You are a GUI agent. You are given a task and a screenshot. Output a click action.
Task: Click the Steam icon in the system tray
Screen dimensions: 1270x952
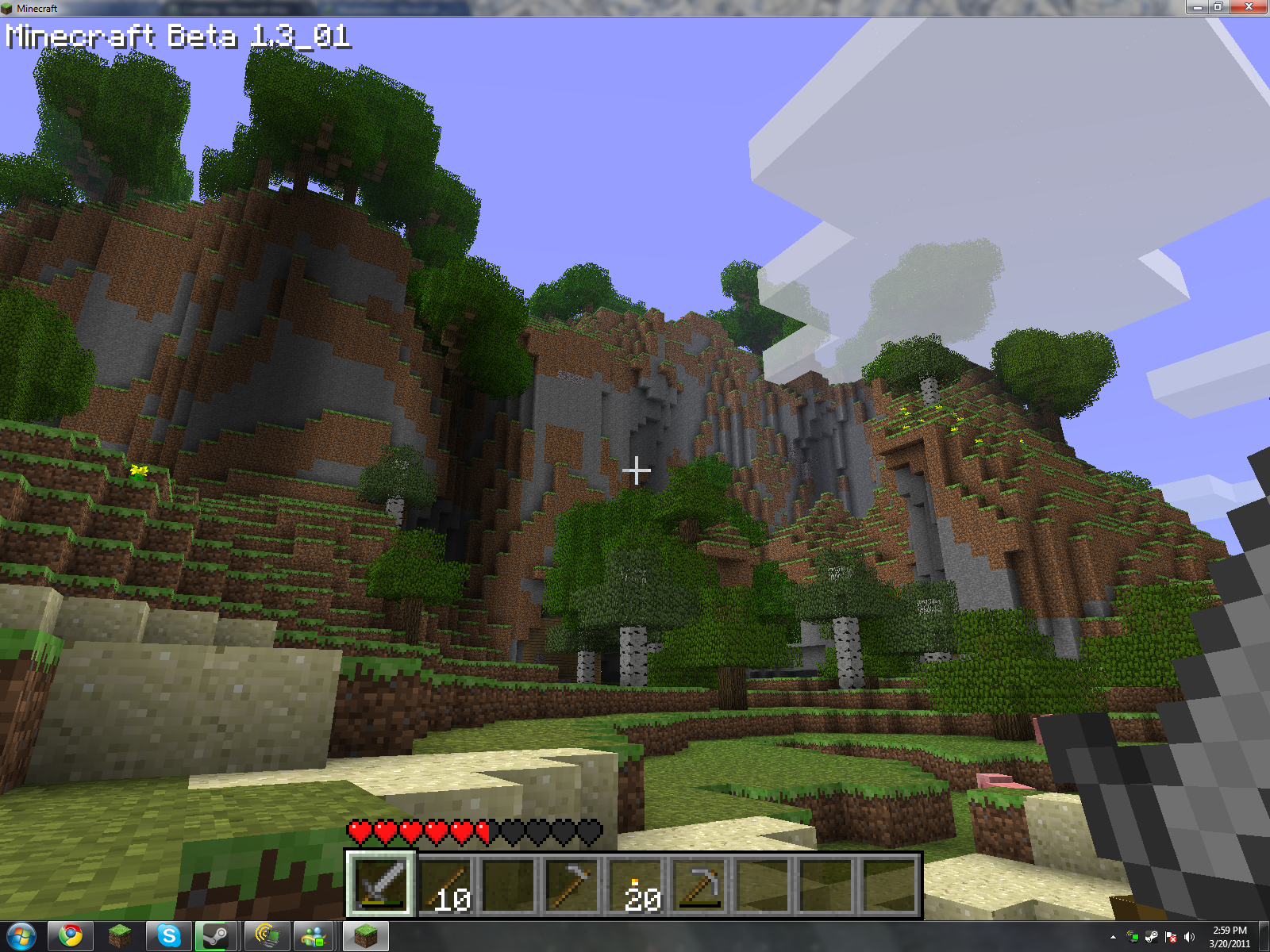1151,937
